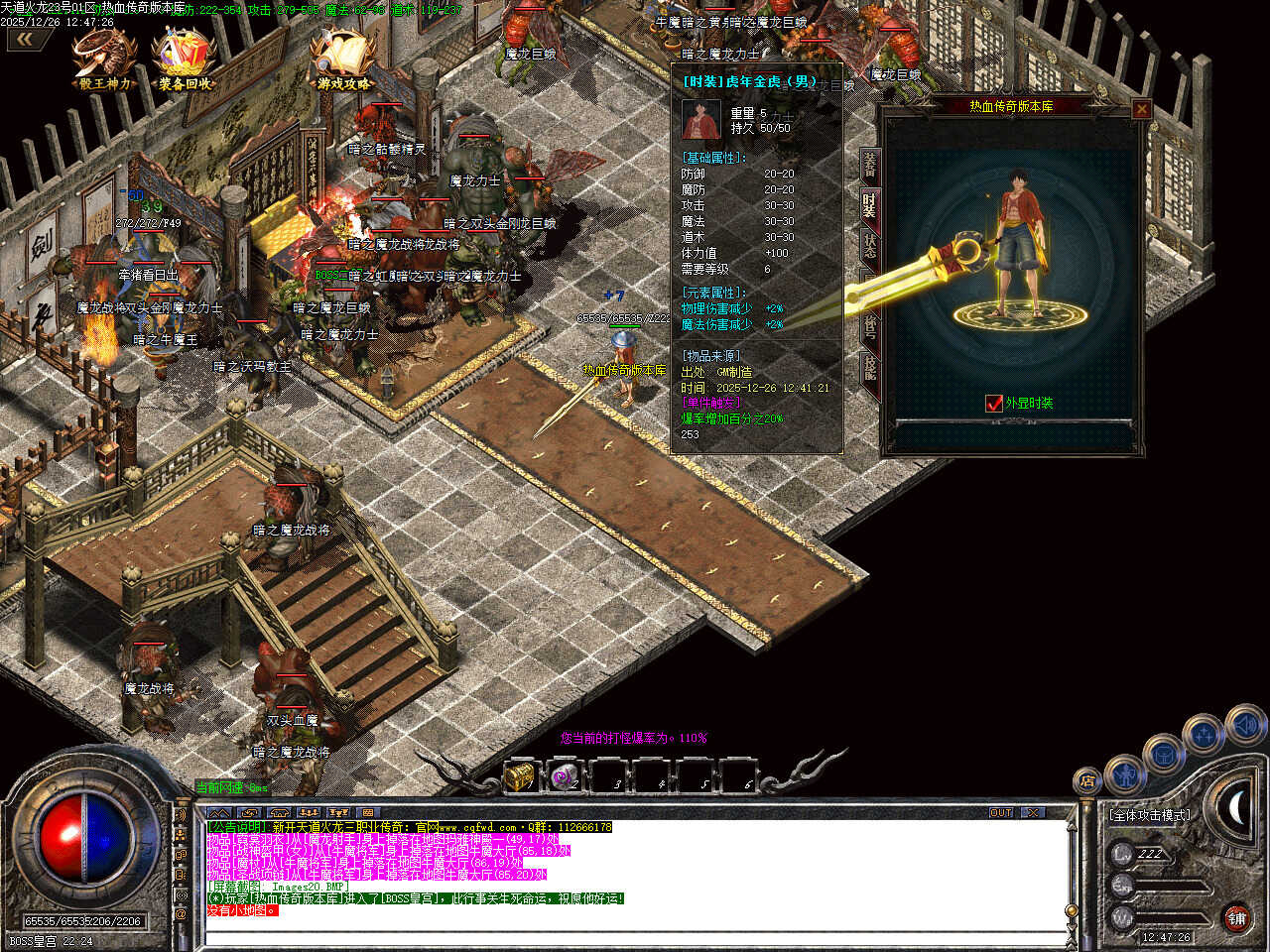This screenshot has width=1270, height=952.
Task: Open the backpack bag round button
Action: click(1164, 754)
